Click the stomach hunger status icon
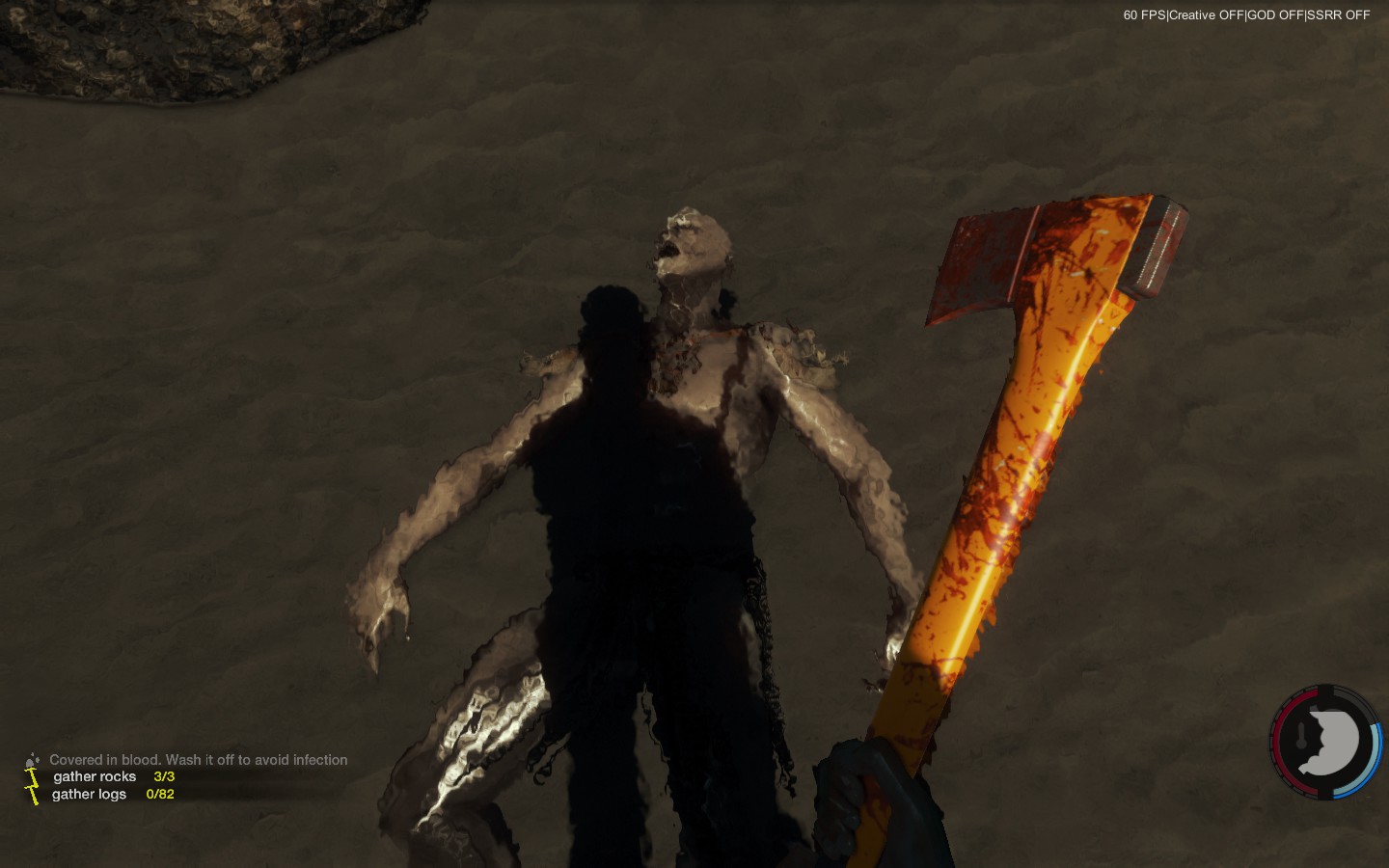 pyautogui.click(x=1328, y=743)
